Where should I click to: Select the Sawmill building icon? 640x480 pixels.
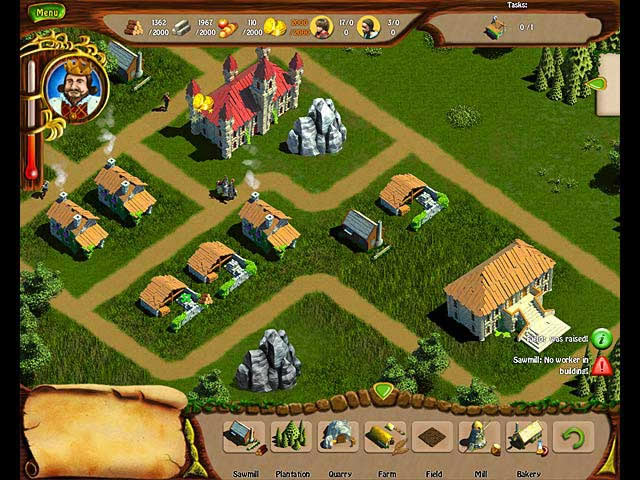(244, 437)
